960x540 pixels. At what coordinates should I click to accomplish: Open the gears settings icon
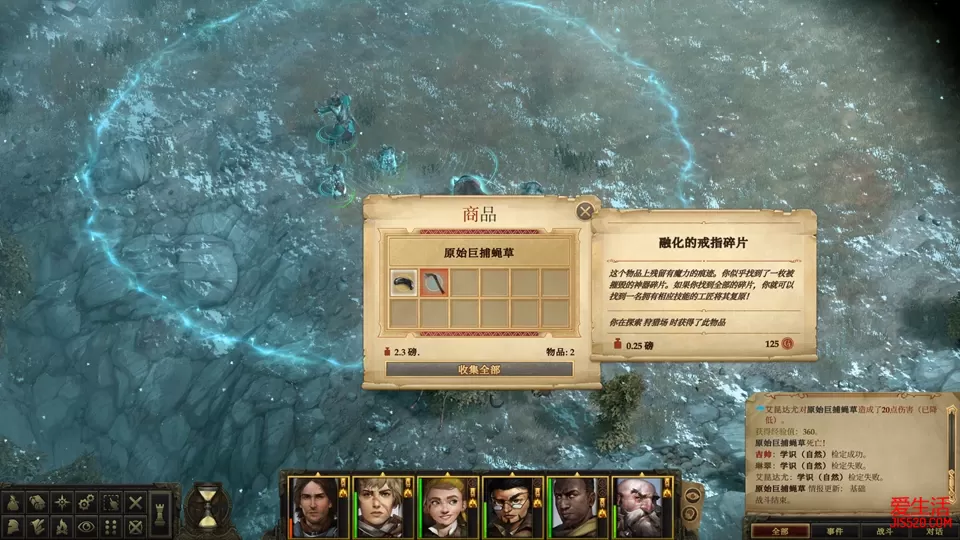87,502
